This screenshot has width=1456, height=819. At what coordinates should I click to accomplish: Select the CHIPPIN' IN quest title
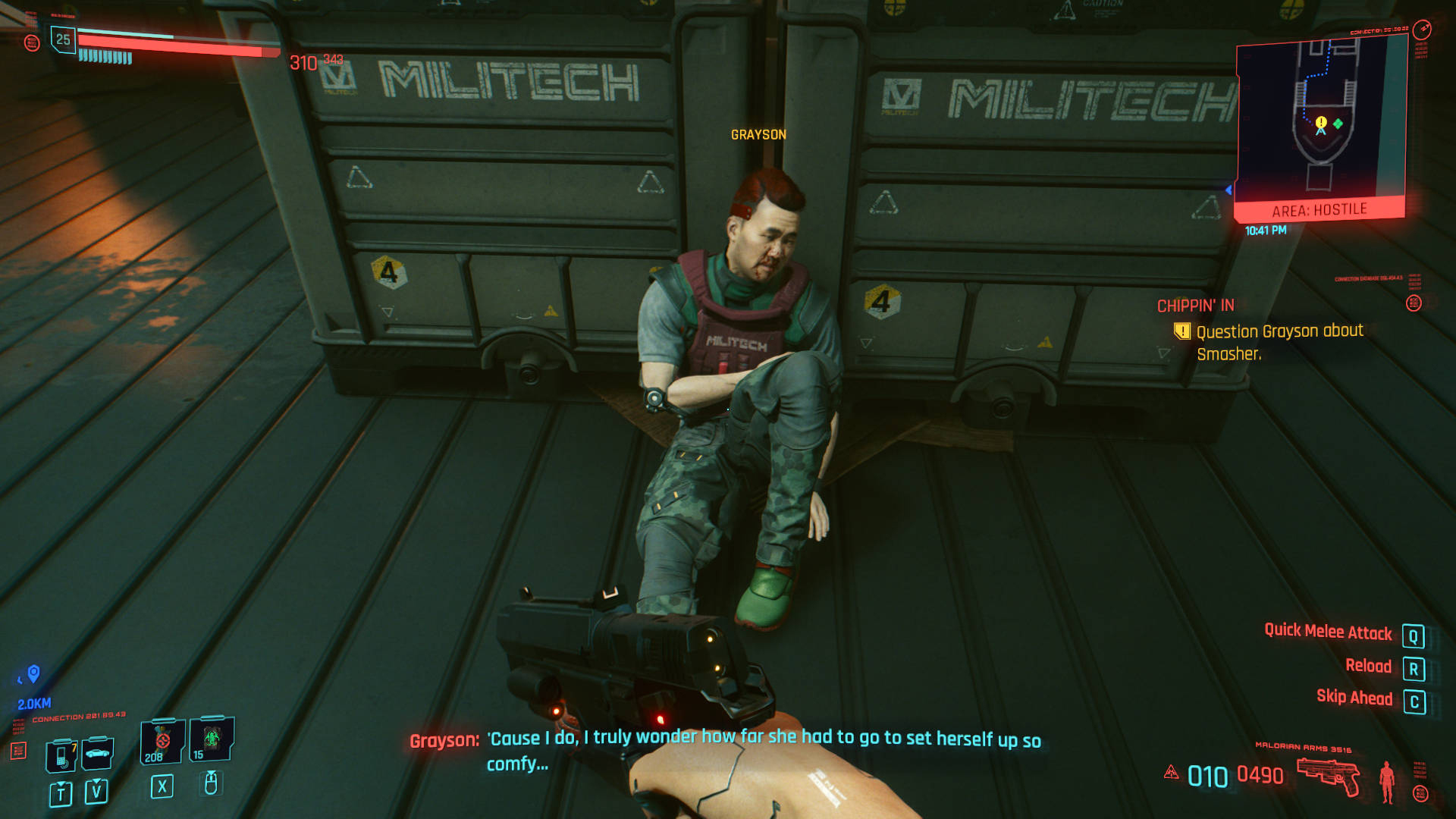click(x=1195, y=306)
